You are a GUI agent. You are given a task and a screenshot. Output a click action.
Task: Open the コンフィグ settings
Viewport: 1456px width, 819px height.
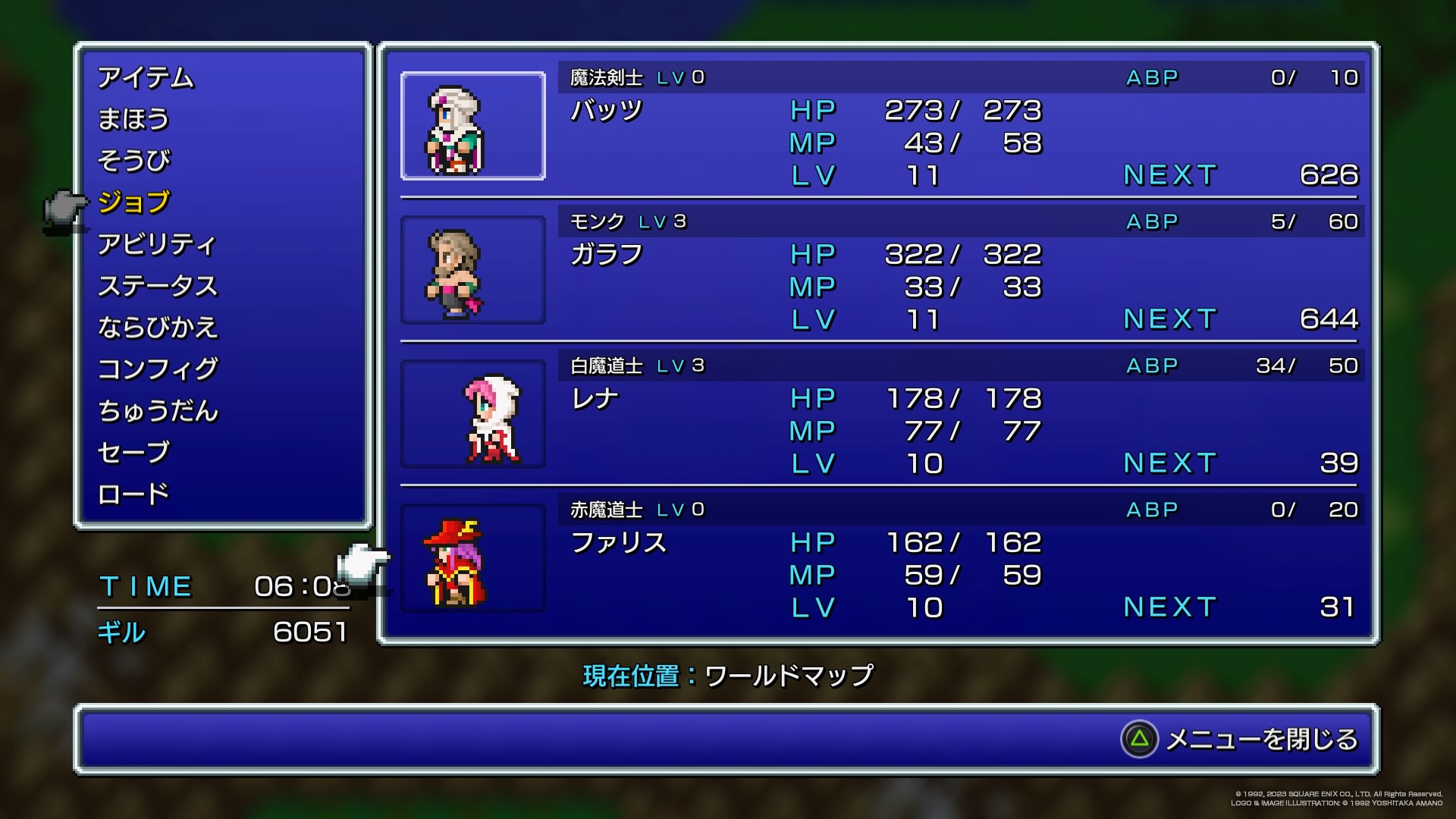pos(158,369)
